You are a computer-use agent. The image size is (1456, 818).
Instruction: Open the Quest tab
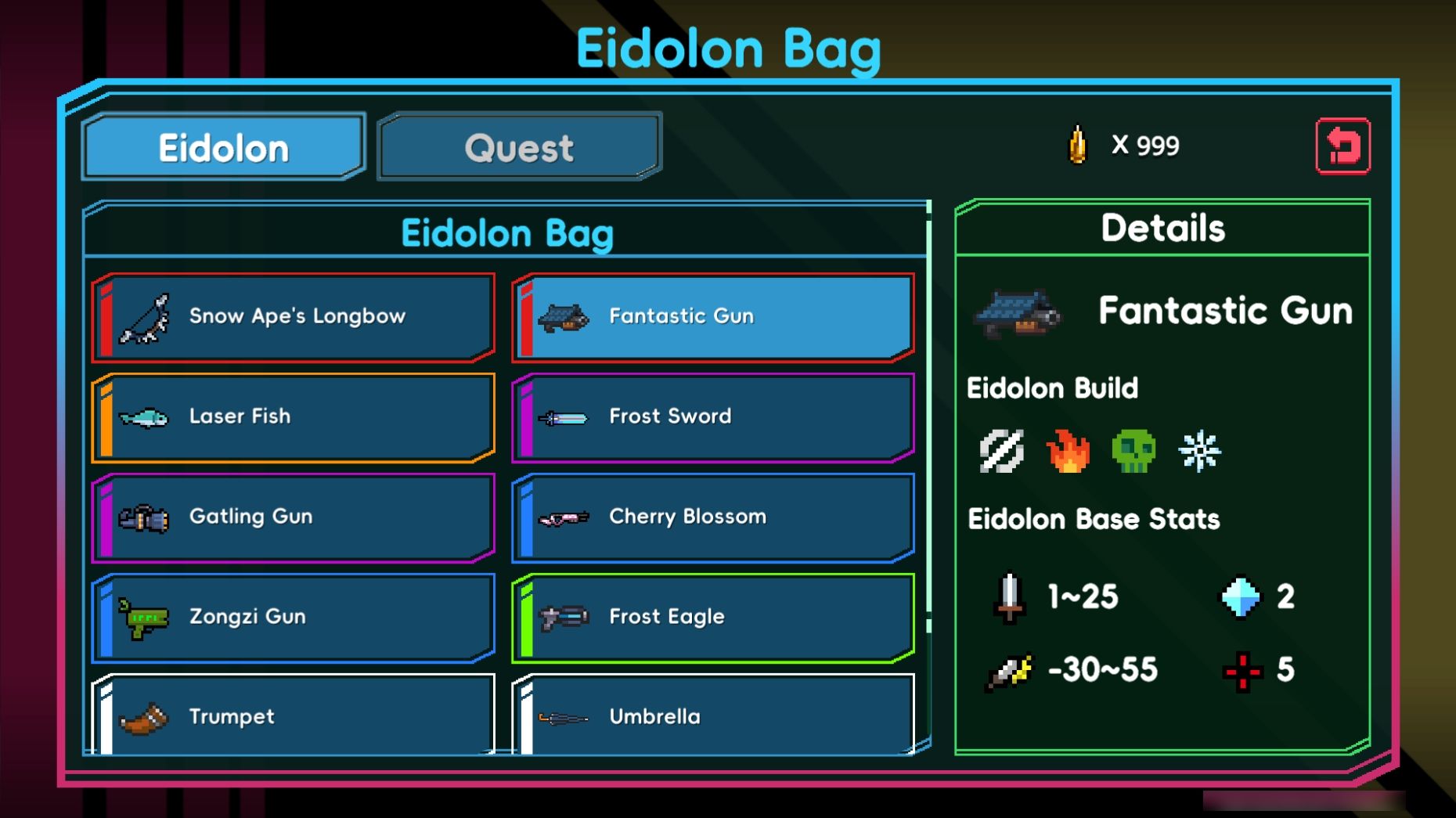[x=519, y=148]
